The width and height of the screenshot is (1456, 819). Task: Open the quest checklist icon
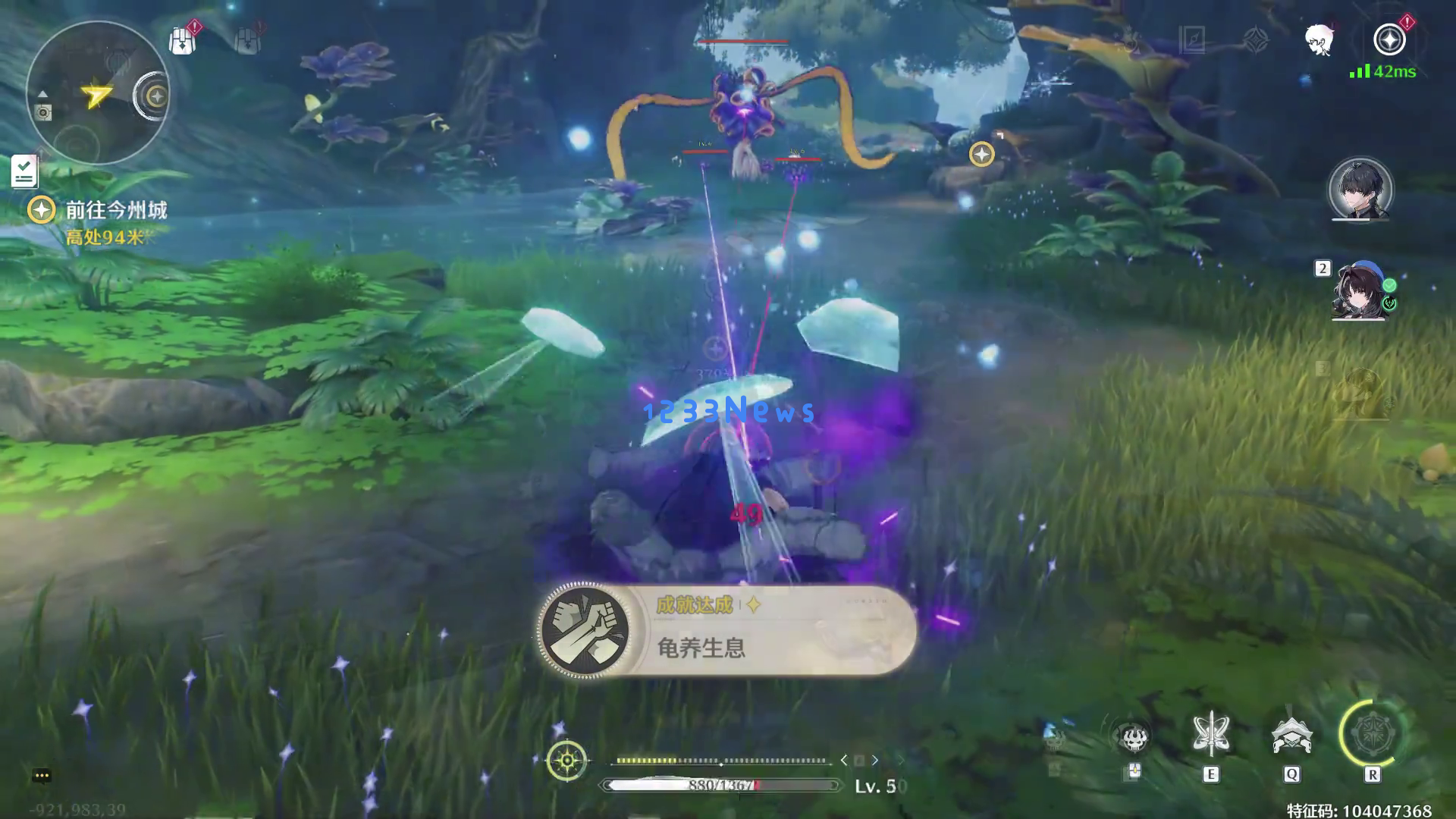coord(24,171)
